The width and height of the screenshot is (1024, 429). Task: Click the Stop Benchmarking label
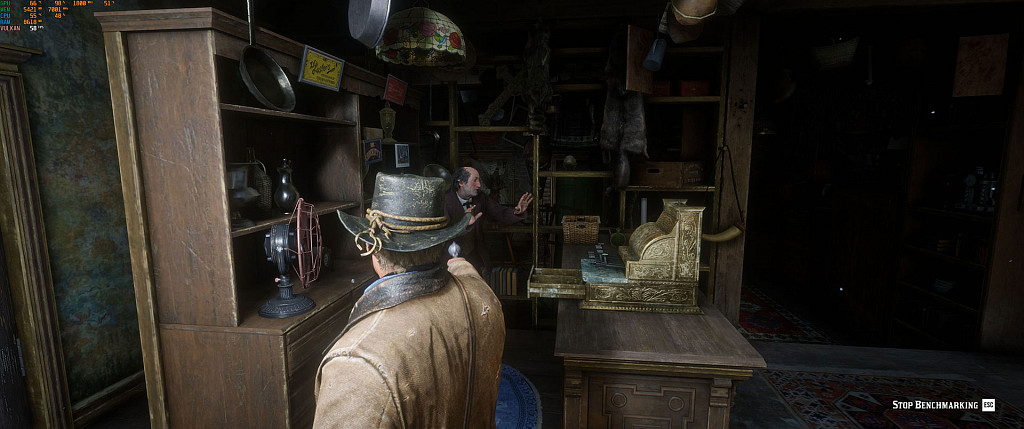point(935,404)
